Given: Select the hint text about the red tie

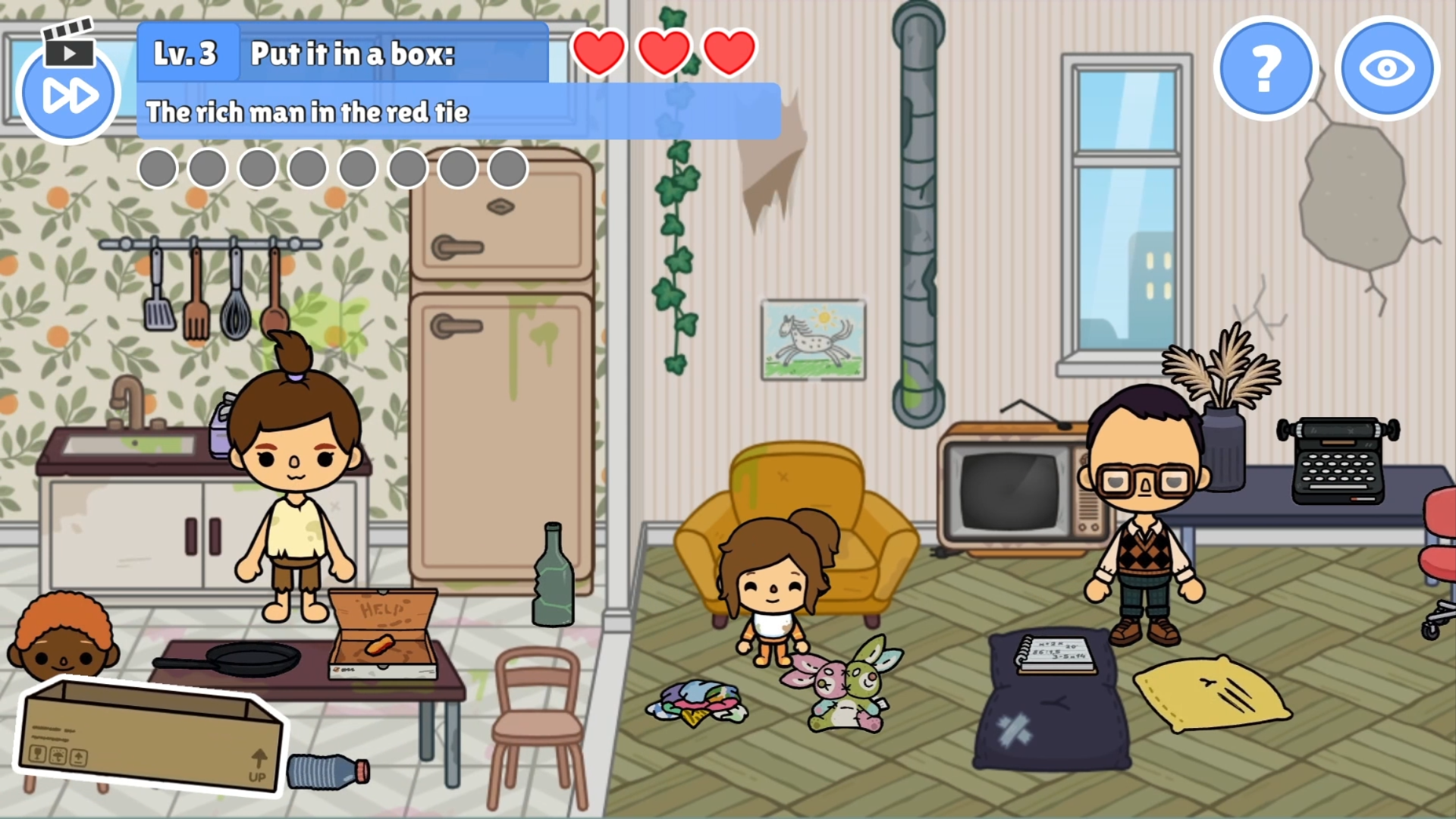Looking at the screenshot, I should (309, 112).
